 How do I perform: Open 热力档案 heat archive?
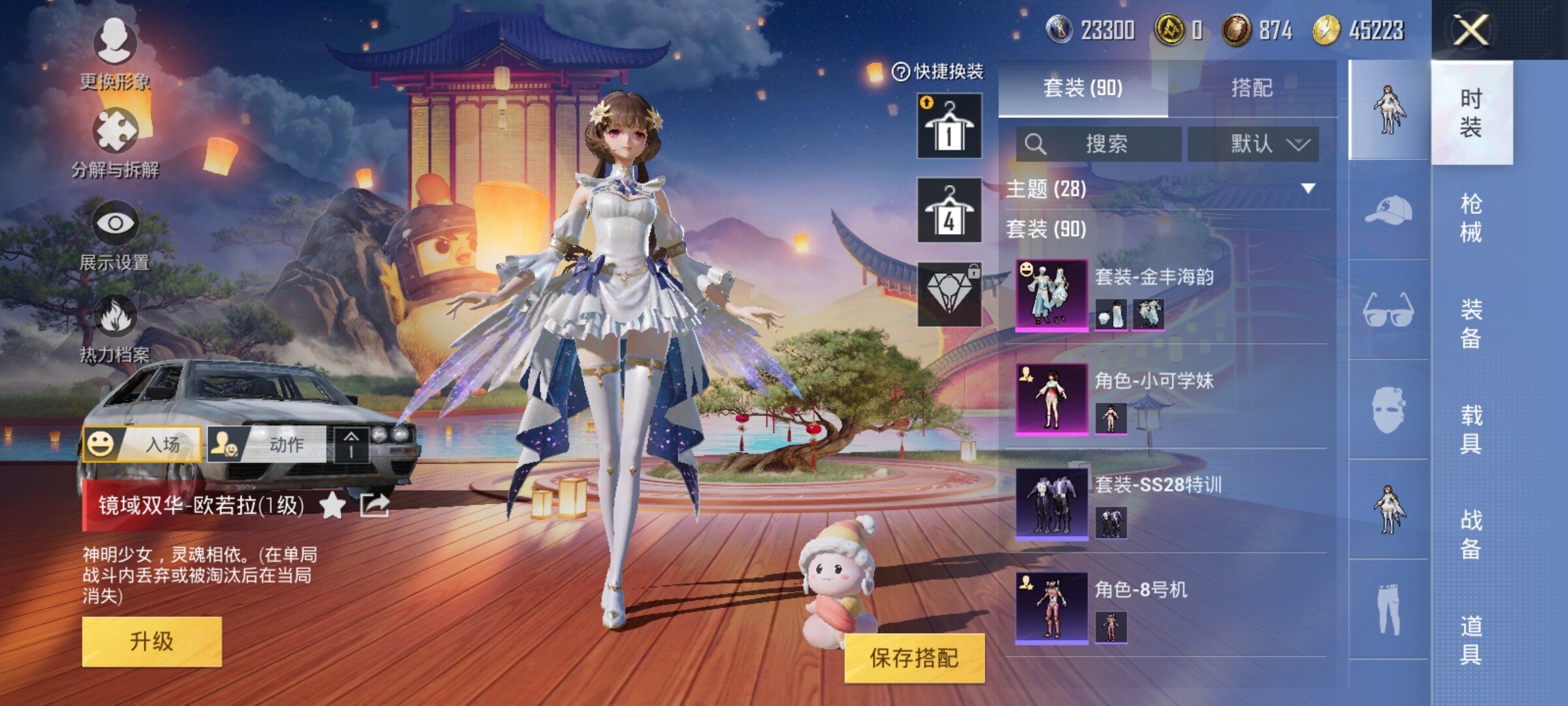pos(115,328)
